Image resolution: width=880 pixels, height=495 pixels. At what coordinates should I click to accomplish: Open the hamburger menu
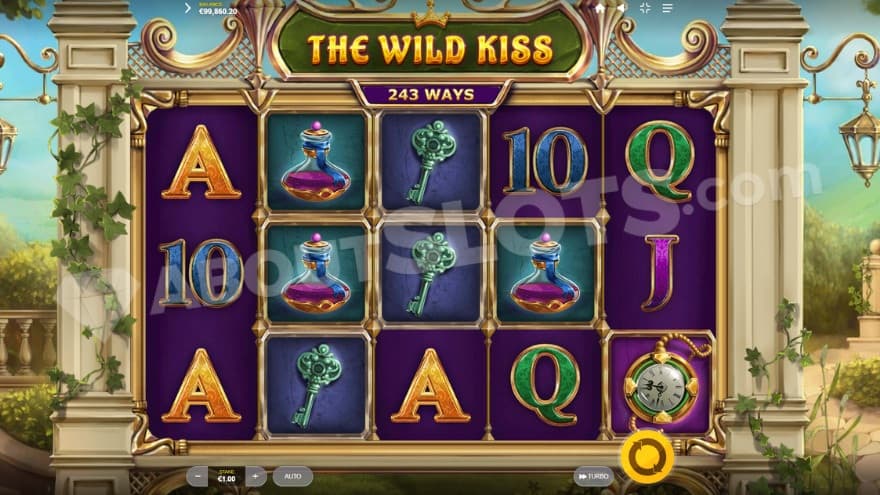click(667, 8)
